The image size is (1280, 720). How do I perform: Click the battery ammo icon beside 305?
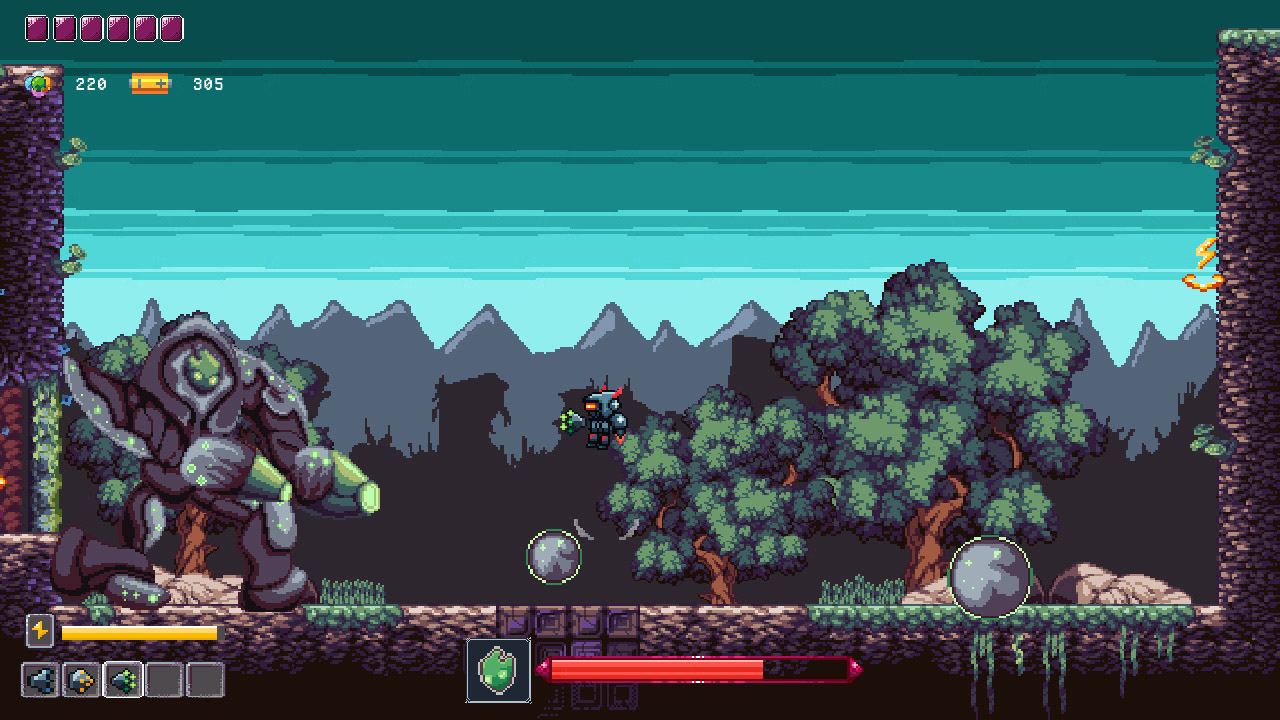click(x=150, y=84)
